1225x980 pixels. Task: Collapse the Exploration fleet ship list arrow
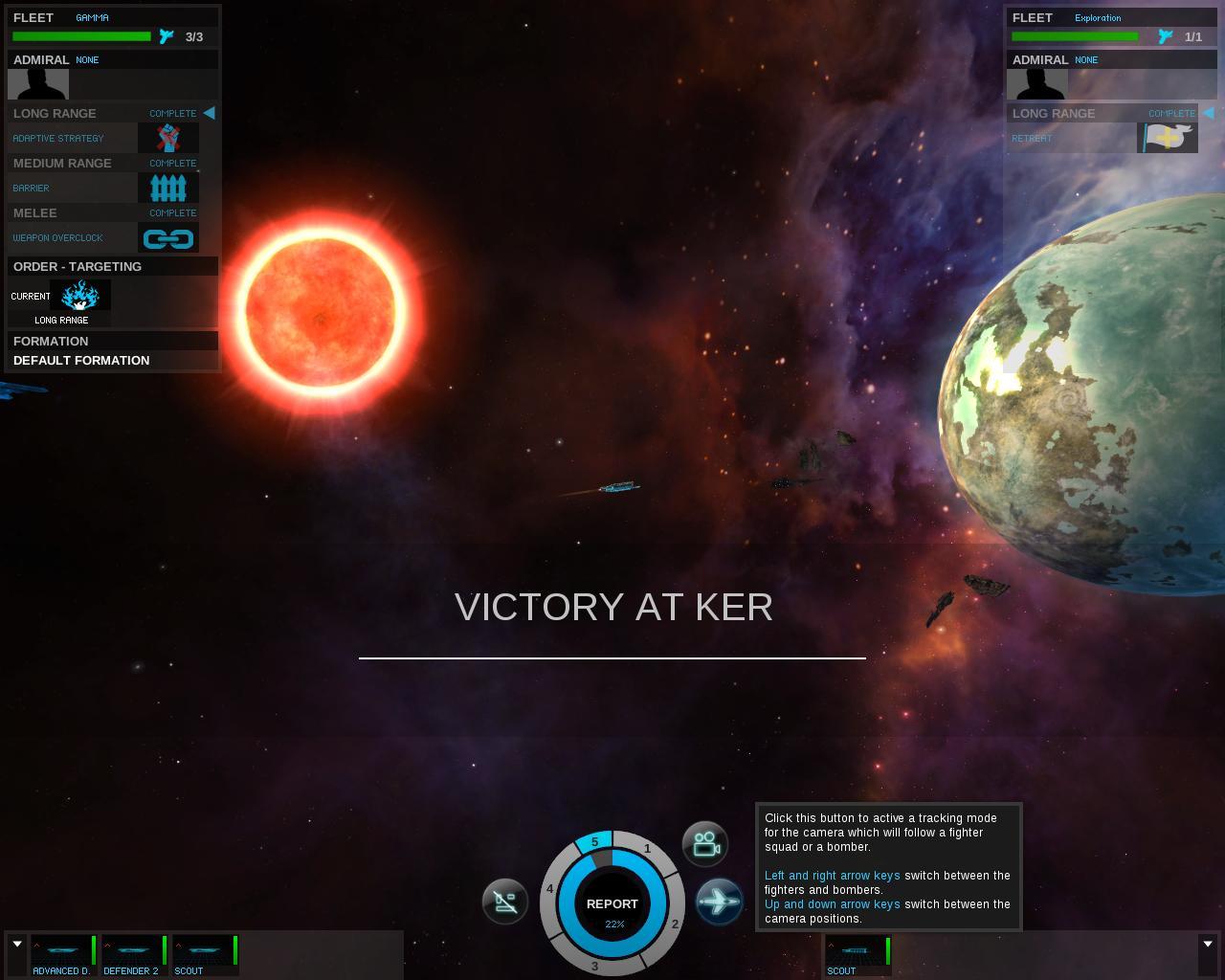[x=1208, y=945]
